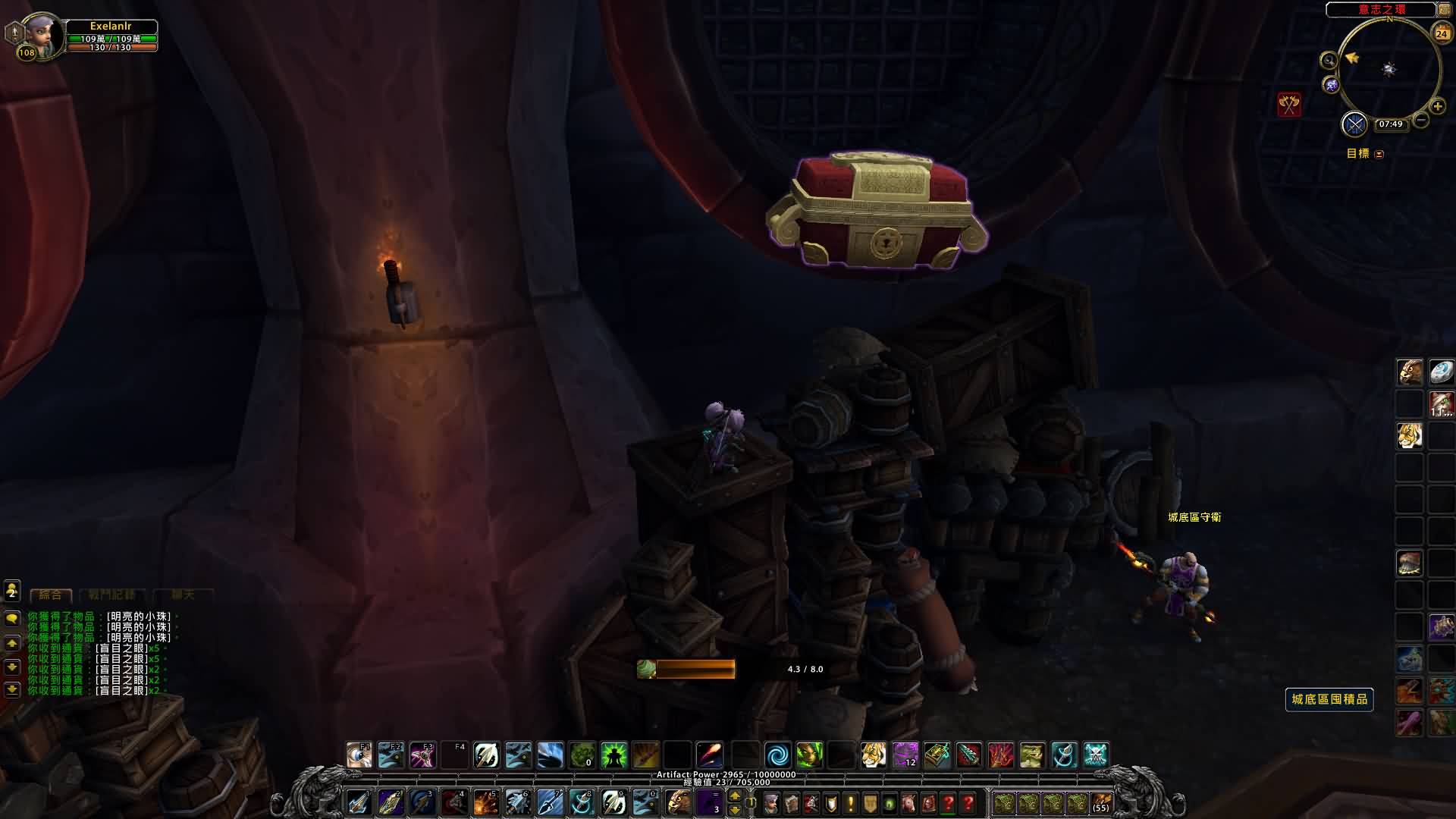This screenshot has width=1456, height=819.
Task: Zoom out the minimap with minus button
Action: 1421,120
